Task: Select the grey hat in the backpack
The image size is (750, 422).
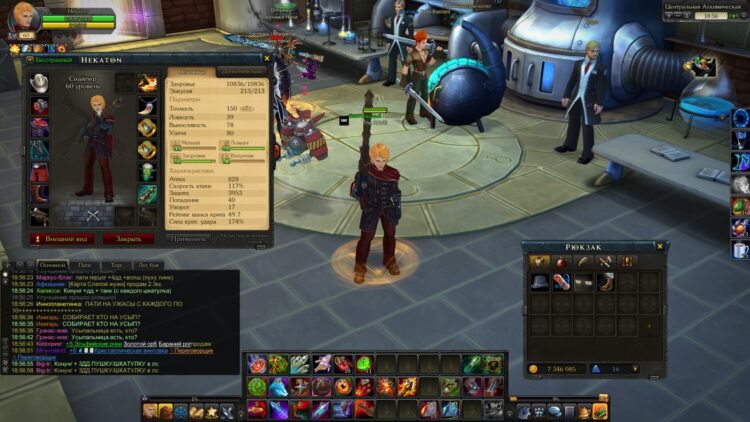Action: 540,282
